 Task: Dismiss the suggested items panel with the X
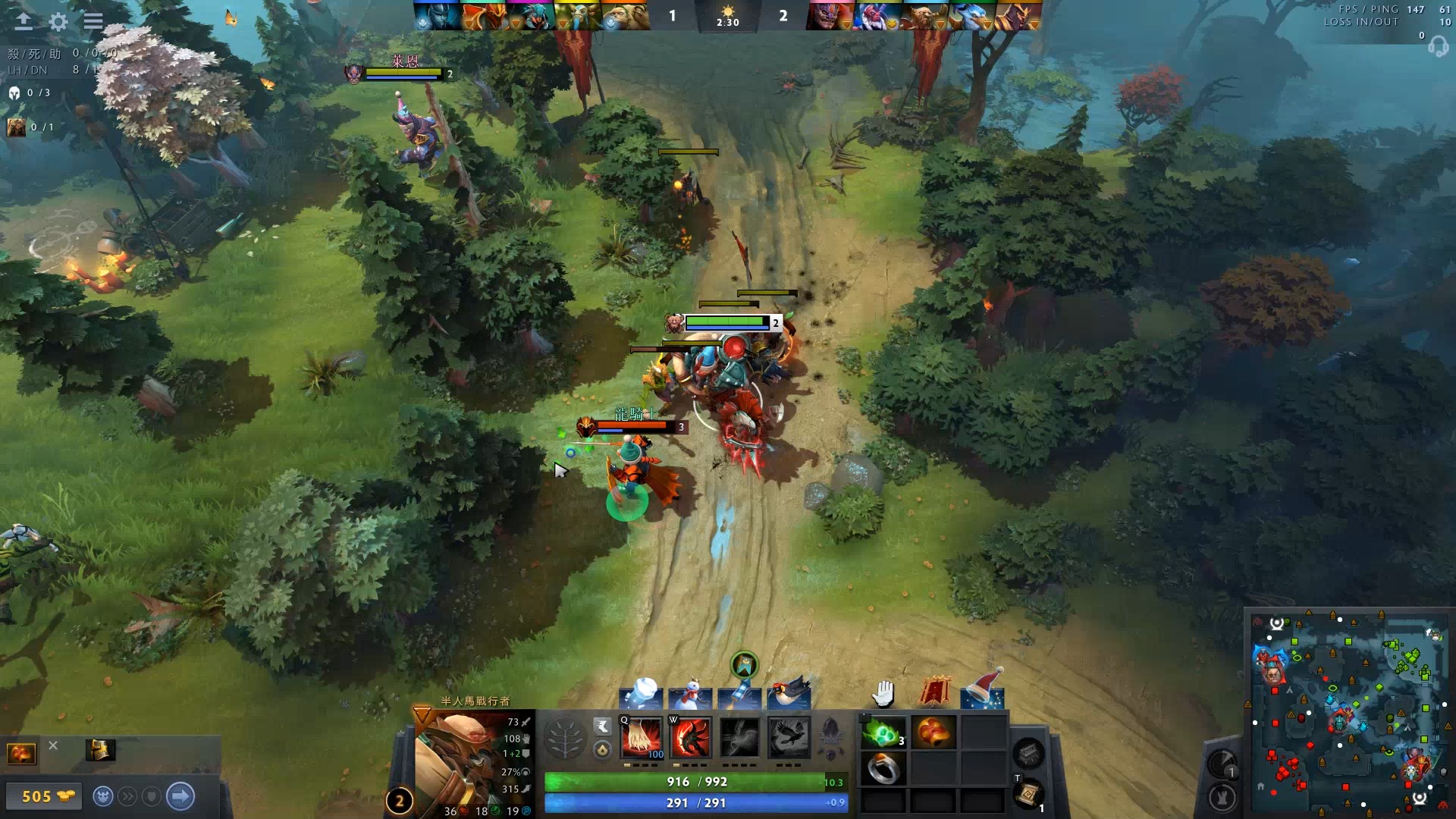(x=53, y=746)
